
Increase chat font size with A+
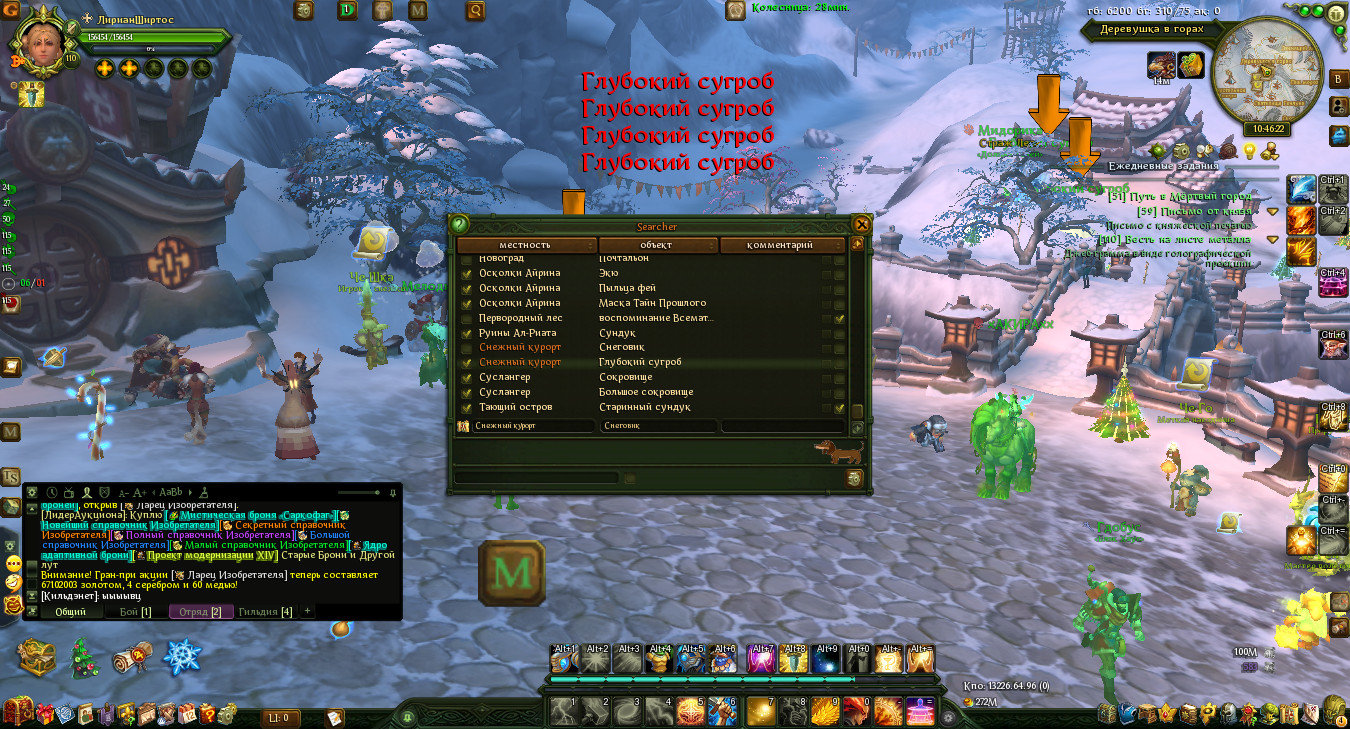[139, 492]
